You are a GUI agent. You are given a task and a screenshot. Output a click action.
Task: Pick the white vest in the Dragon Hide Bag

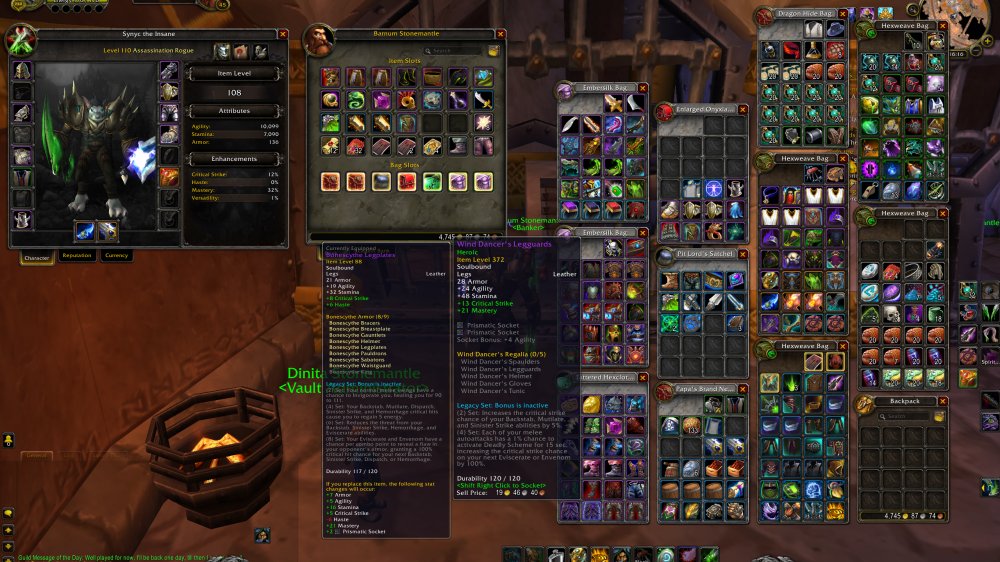coord(814,31)
